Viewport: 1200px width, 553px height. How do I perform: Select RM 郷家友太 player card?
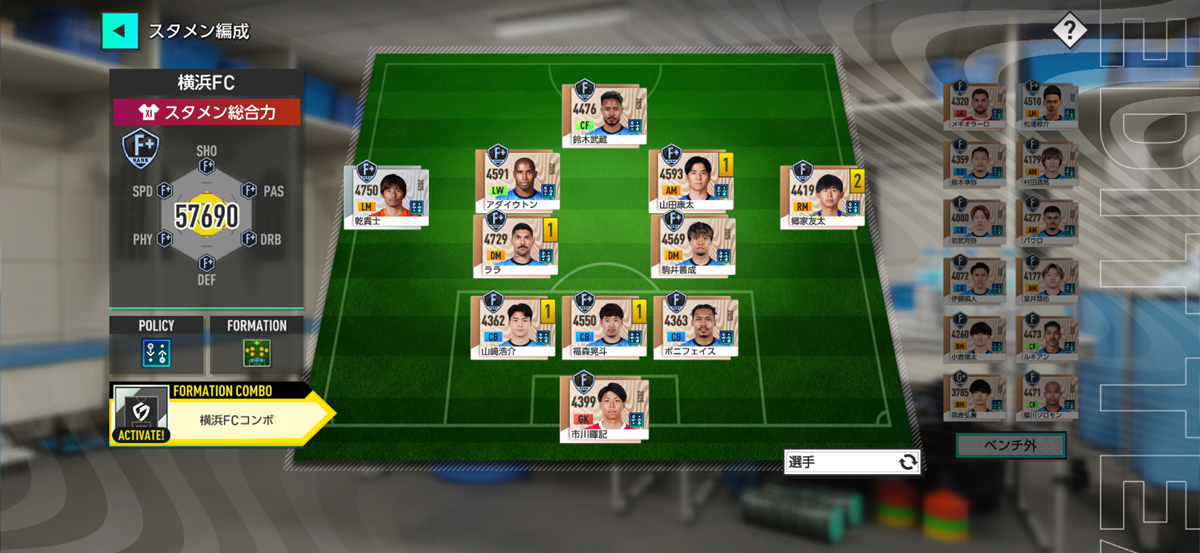[819, 195]
